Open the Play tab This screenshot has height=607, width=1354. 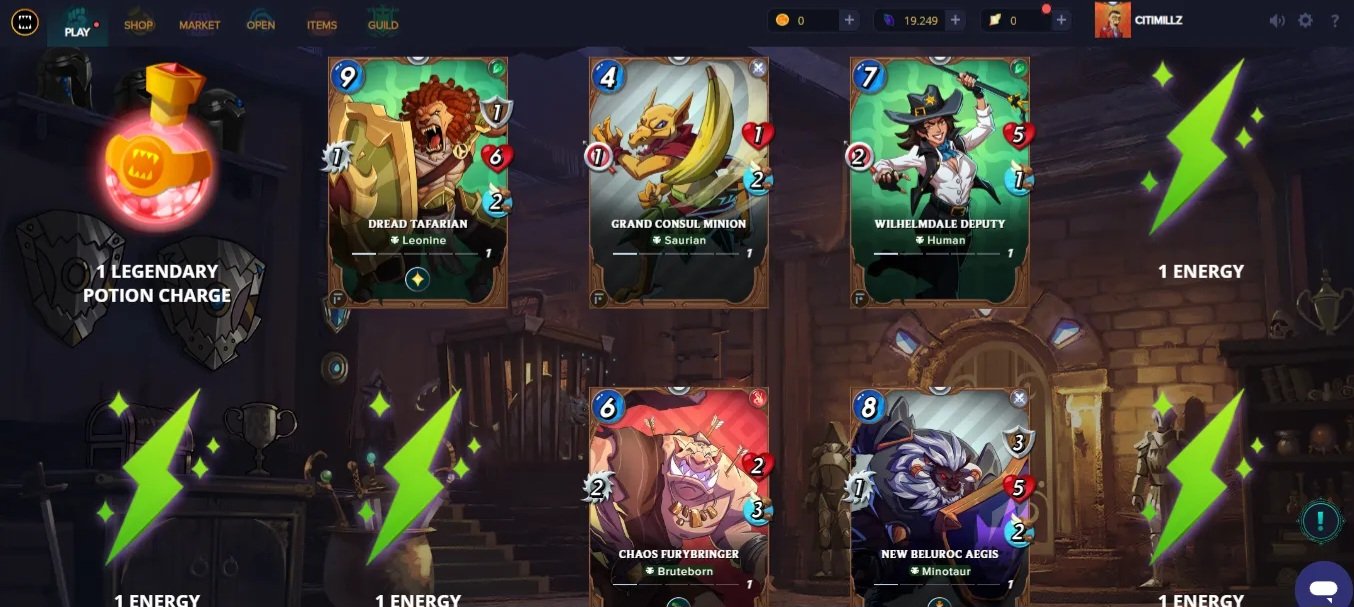77,24
